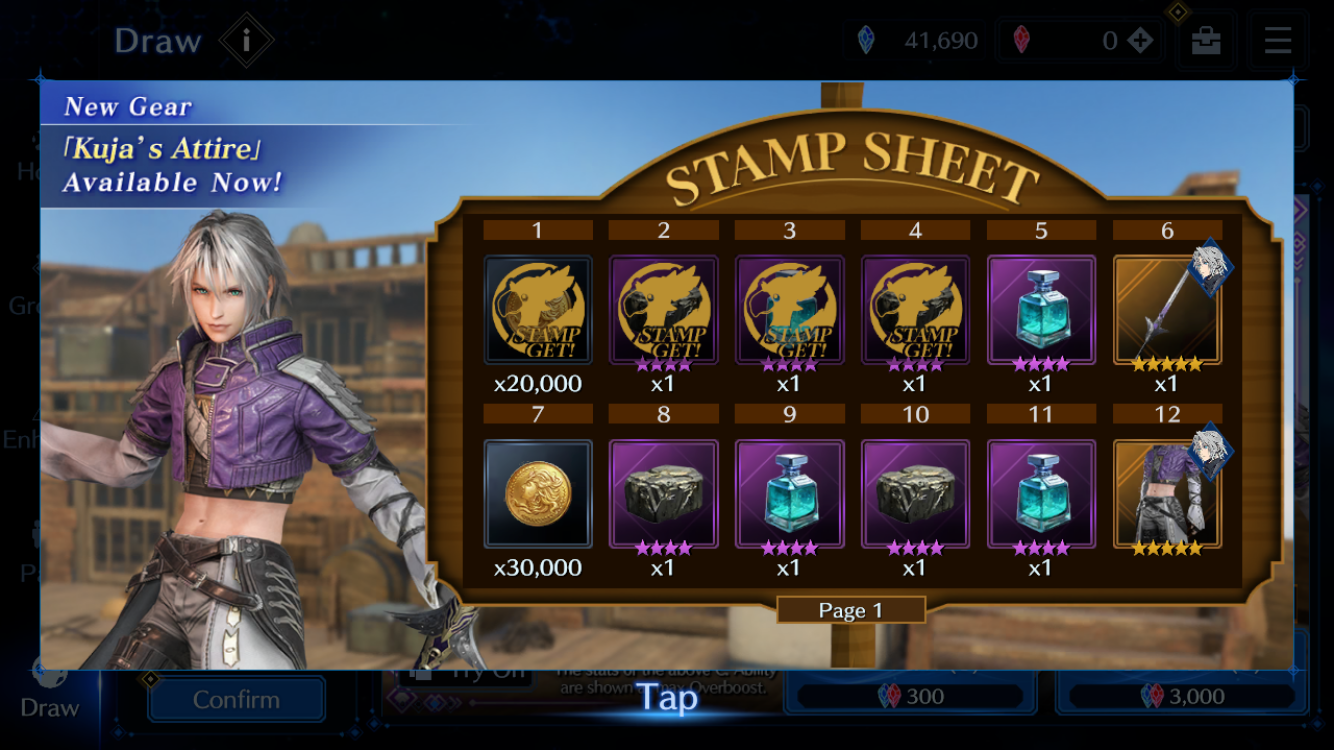Viewport: 1334px width, 750px height.
Task: Select stamp 6 five-star spear weapon reward
Action: click(x=1167, y=310)
